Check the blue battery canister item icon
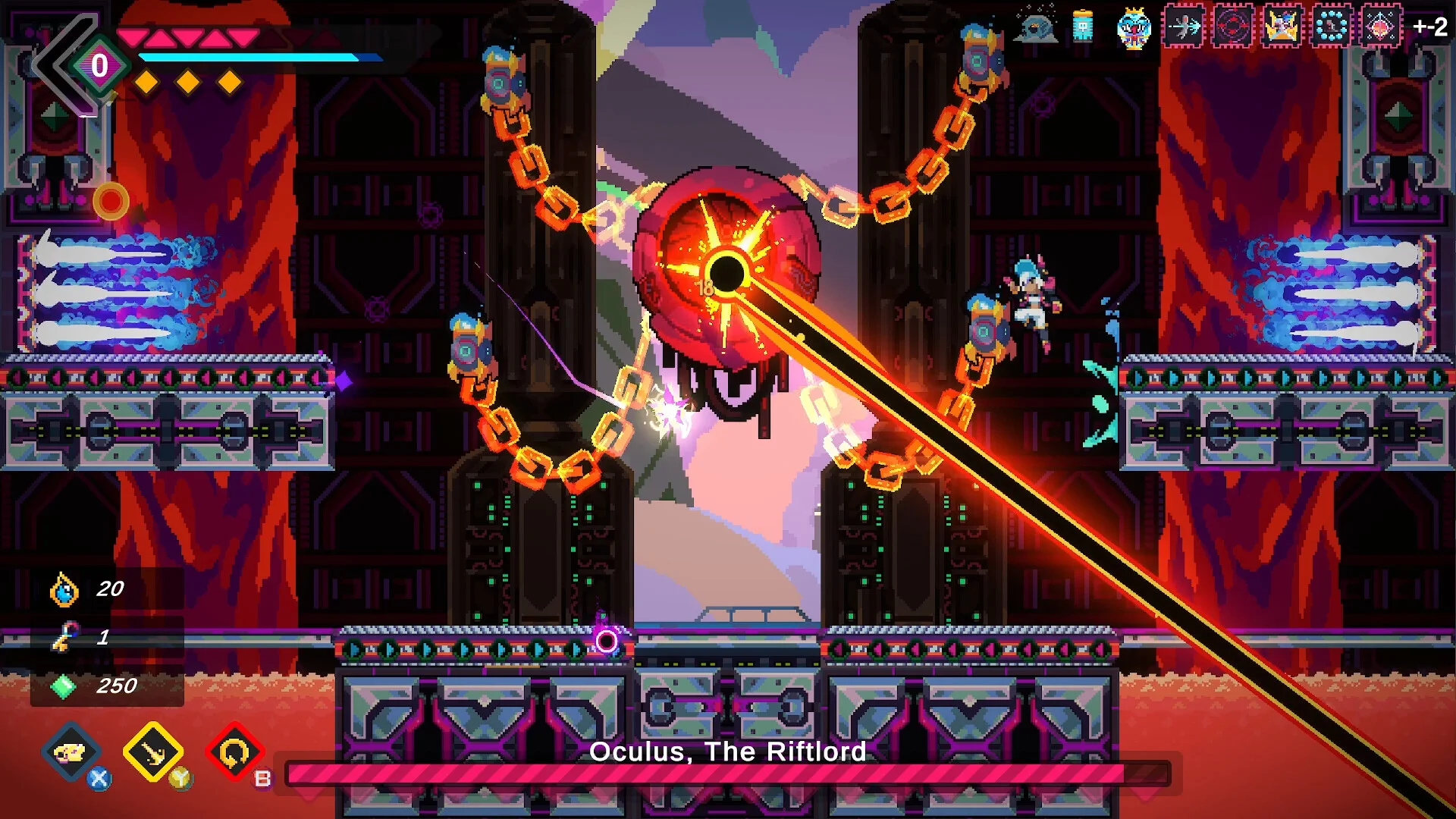The height and width of the screenshot is (819, 1456). tap(1083, 27)
